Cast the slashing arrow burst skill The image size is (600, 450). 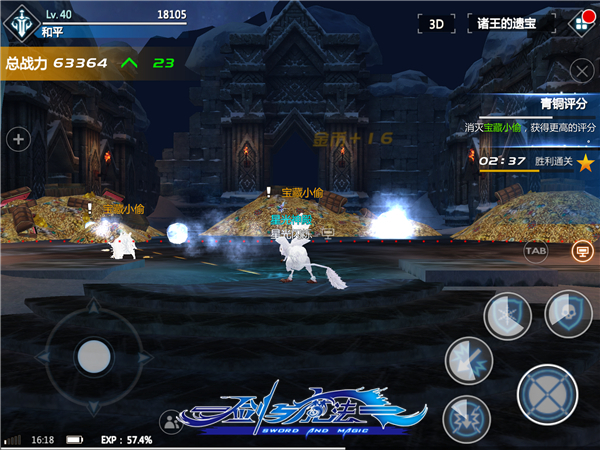(467, 360)
